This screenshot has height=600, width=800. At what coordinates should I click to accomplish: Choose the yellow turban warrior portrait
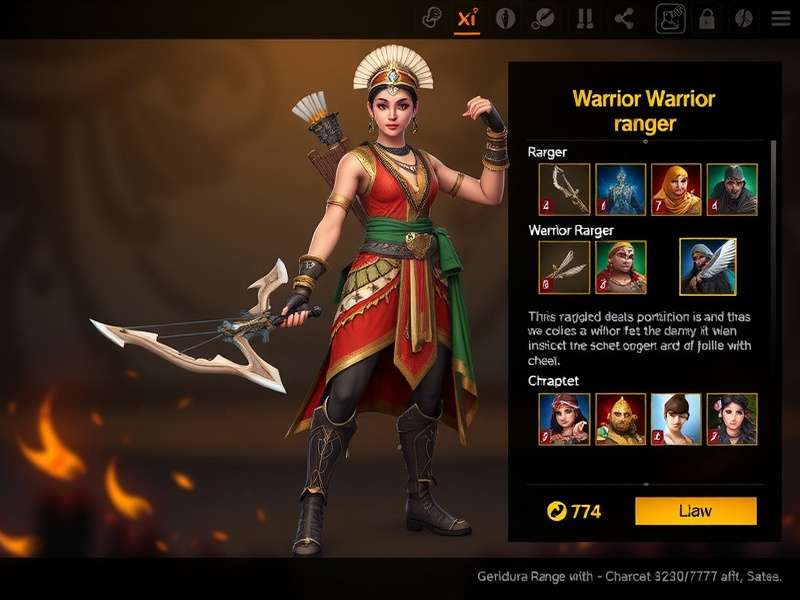click(621, 267)
